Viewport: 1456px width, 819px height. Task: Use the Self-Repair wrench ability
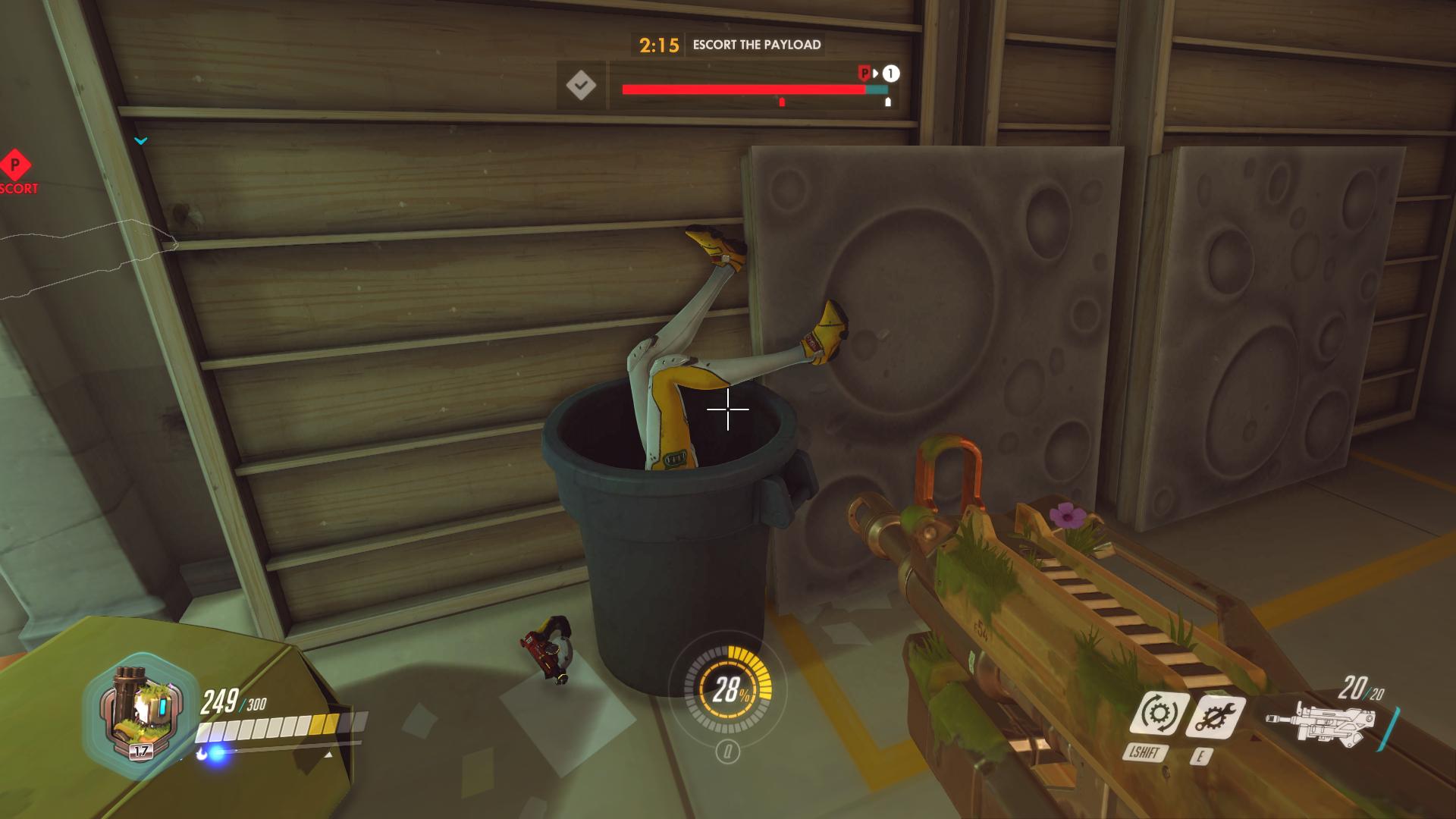click(1215, 717)
